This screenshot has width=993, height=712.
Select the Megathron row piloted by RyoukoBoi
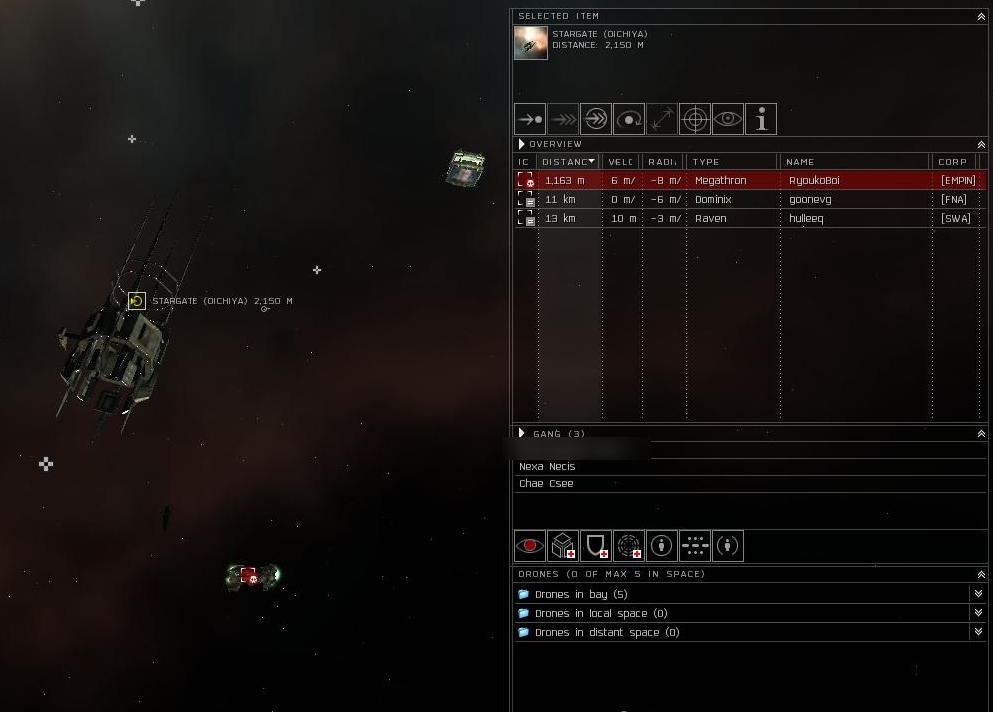tap(750, 181)
